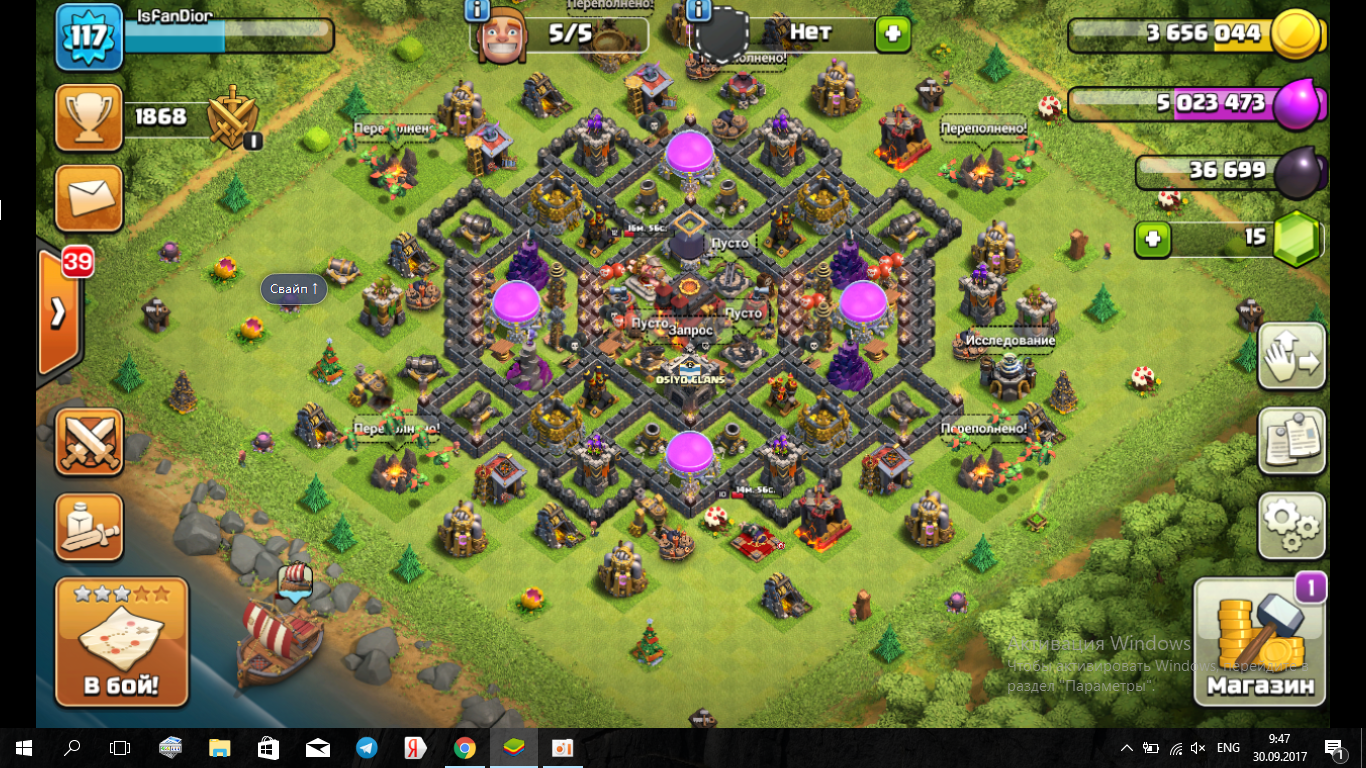1366x768 pixels.
Task: Open the mail inbox envelope button
Action: tap(90, 198)
